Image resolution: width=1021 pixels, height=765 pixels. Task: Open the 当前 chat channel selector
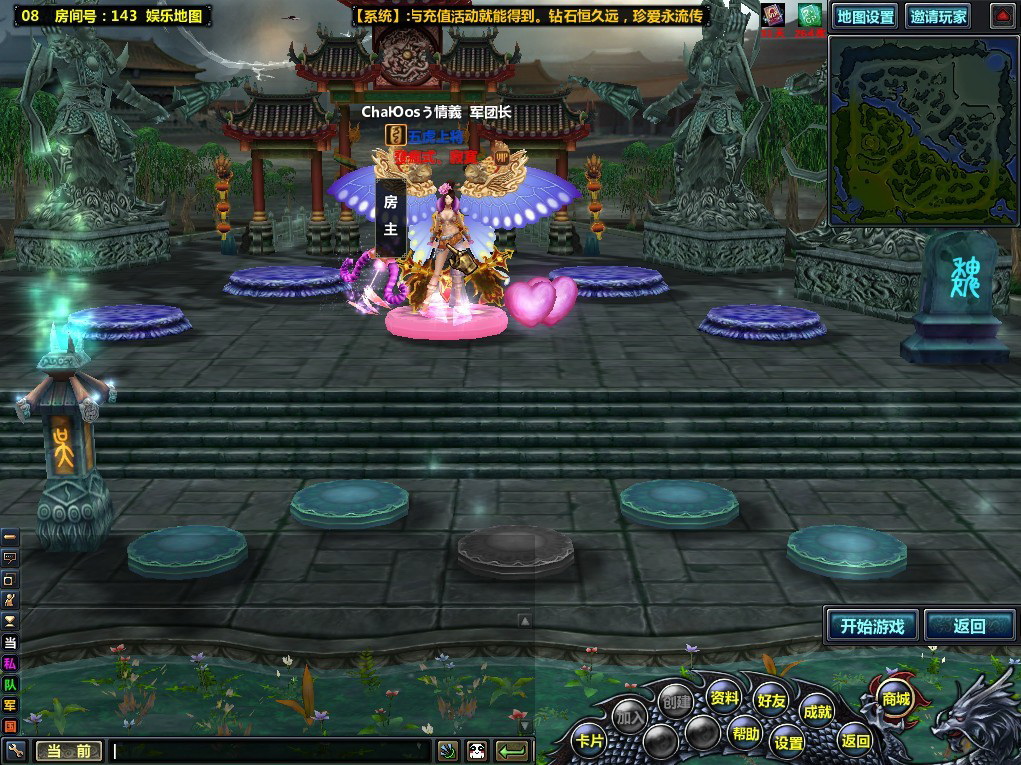68,751
